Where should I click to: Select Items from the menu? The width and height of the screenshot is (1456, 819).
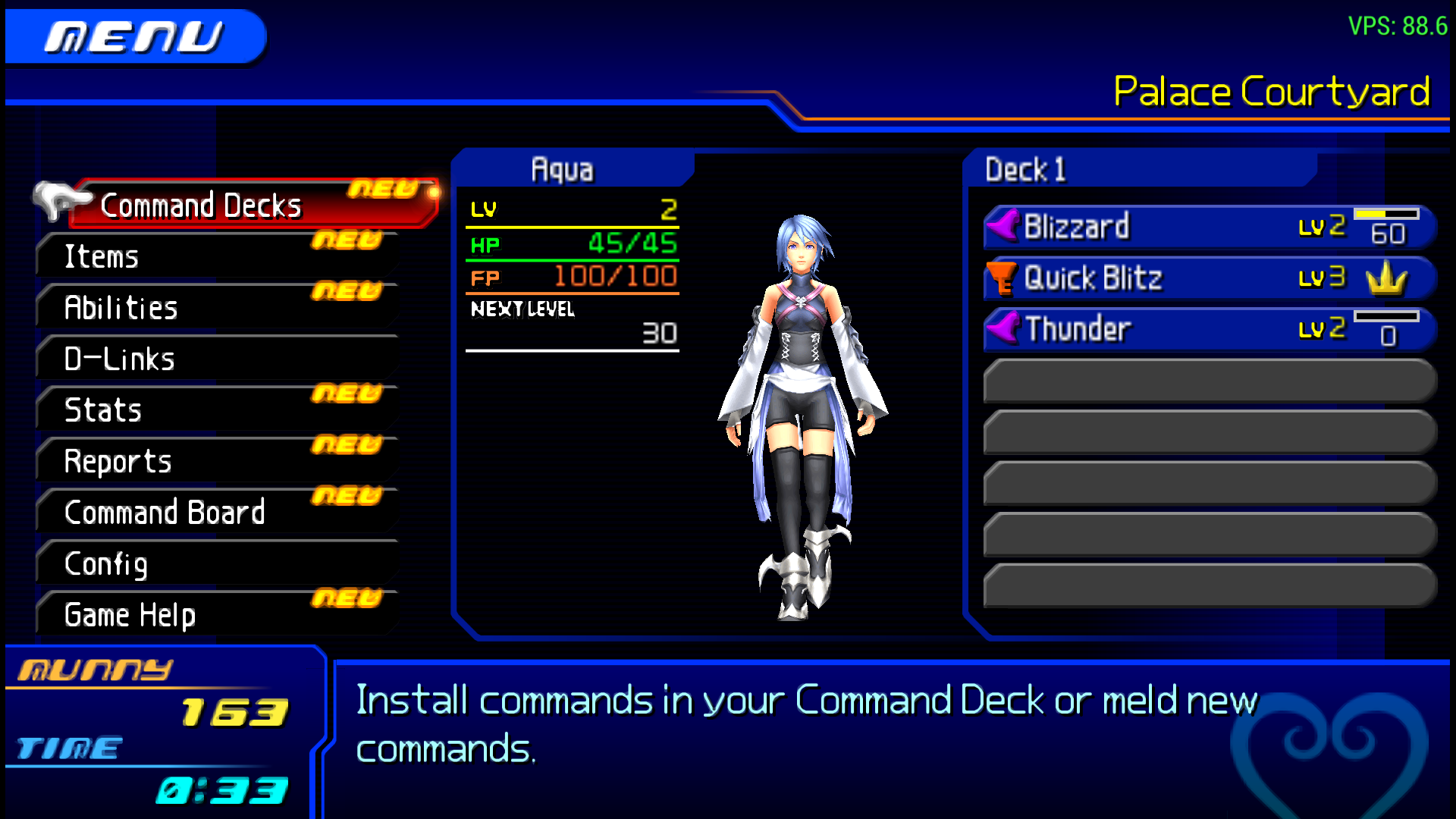pos(216,257)
